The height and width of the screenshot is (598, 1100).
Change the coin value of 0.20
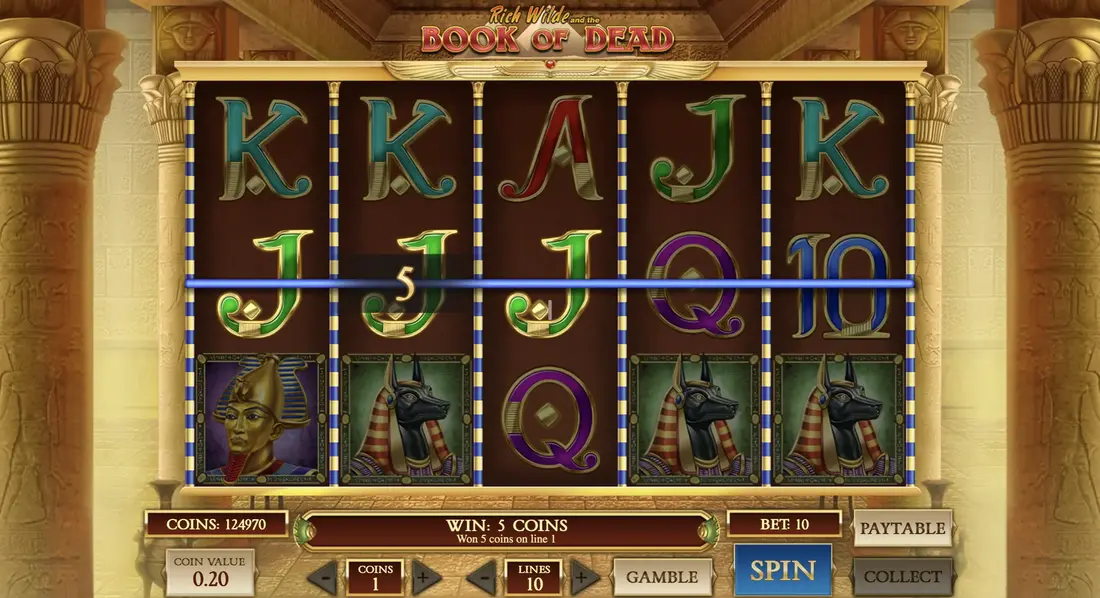tap(209, 572)
